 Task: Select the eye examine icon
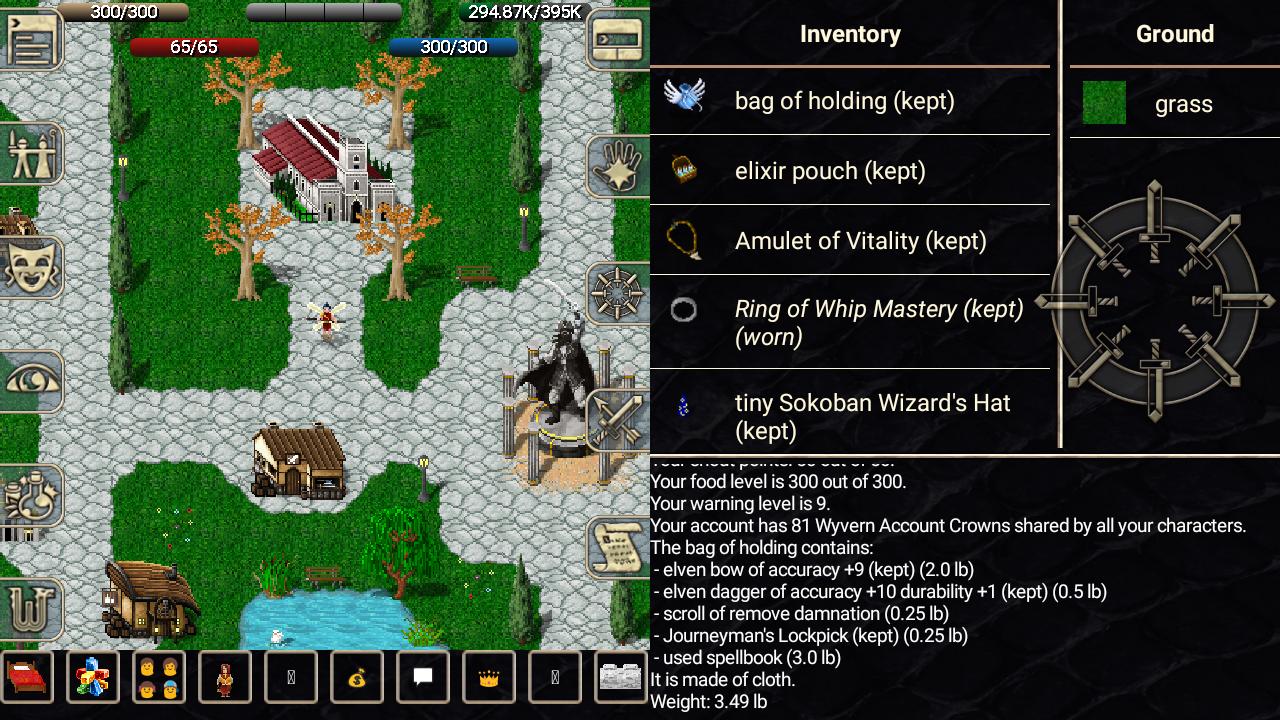point(32,380)
